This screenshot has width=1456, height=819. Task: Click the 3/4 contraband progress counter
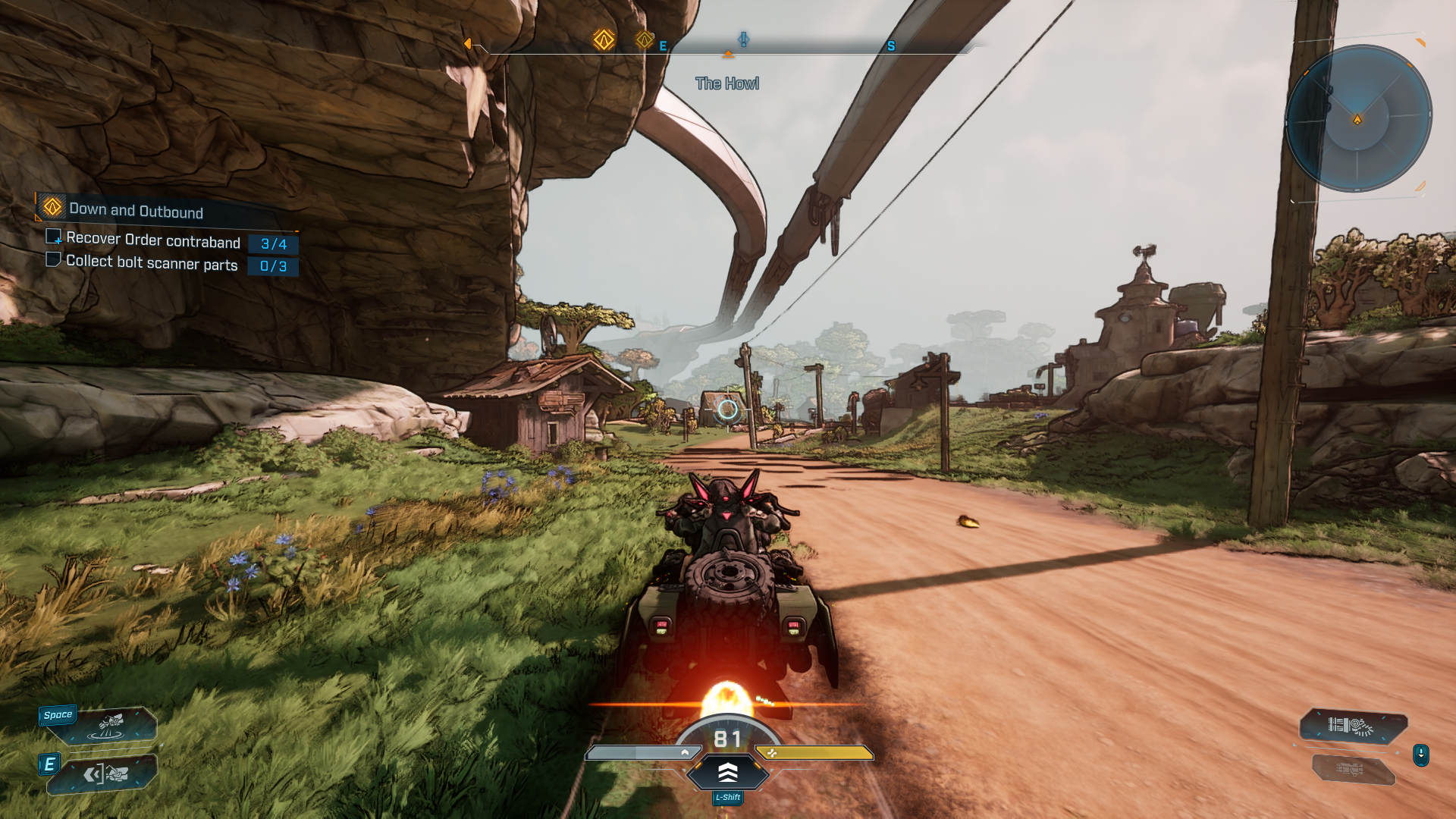tap(274, 244)
